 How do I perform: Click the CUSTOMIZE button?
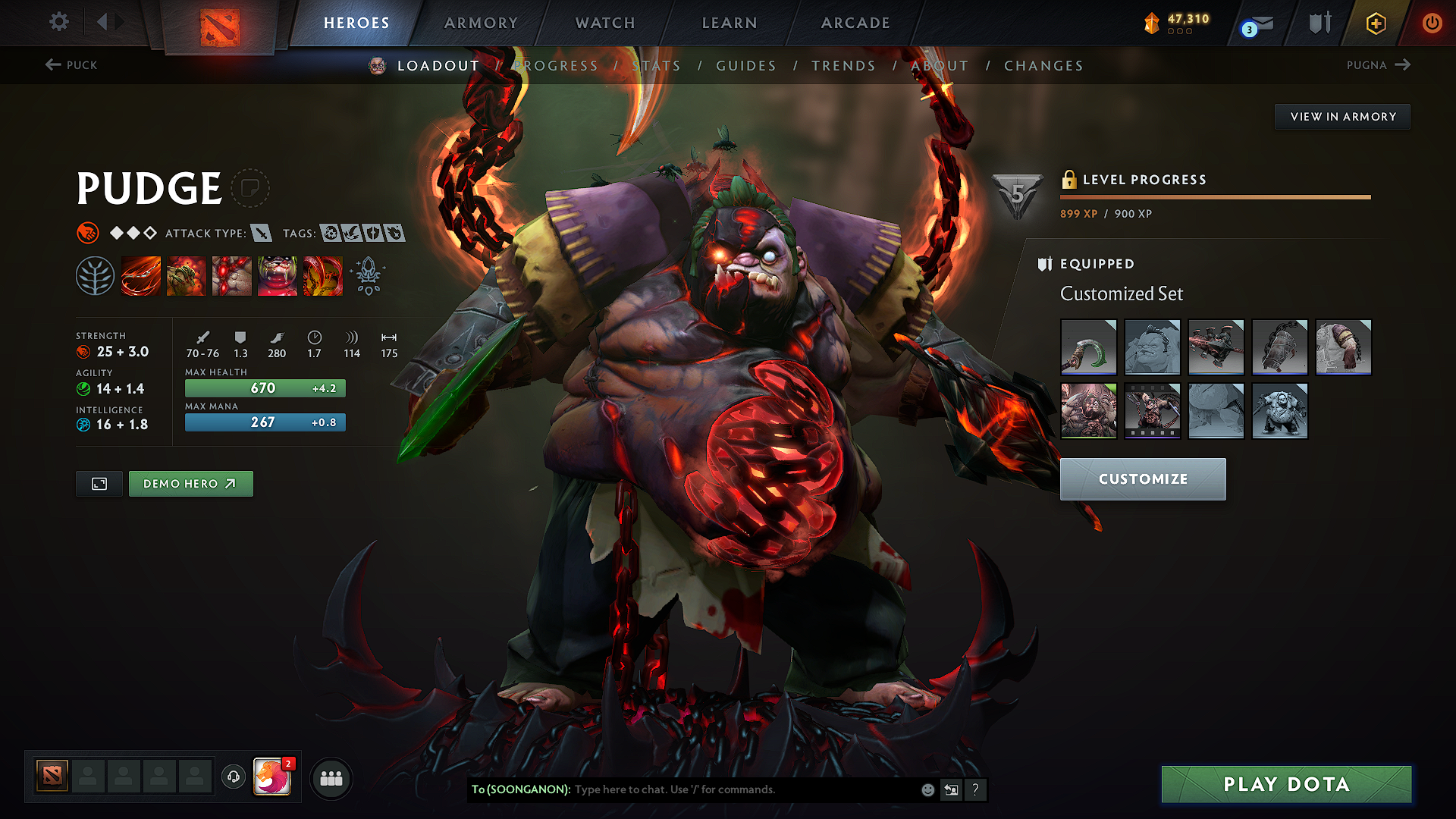click(1142, 479)
